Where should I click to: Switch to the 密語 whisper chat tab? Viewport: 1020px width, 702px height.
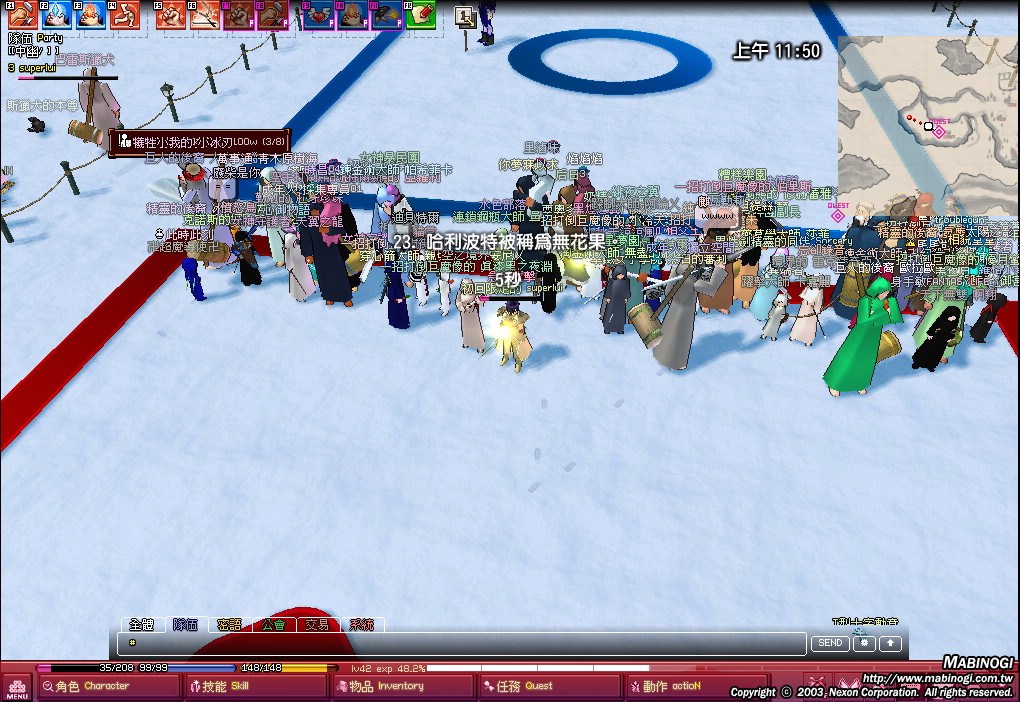(229, 624)
